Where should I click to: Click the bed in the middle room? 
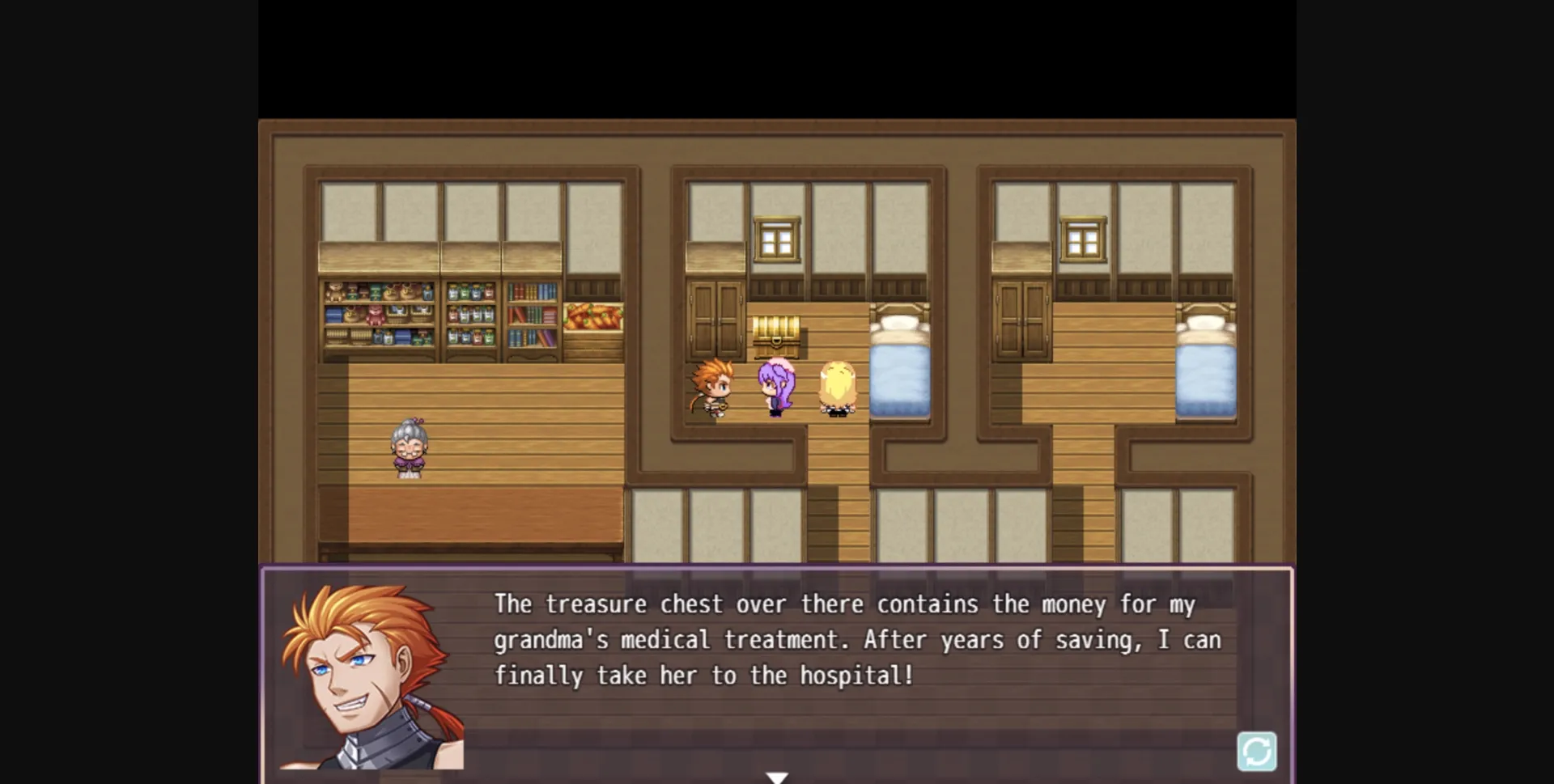[x=898, y=364]
